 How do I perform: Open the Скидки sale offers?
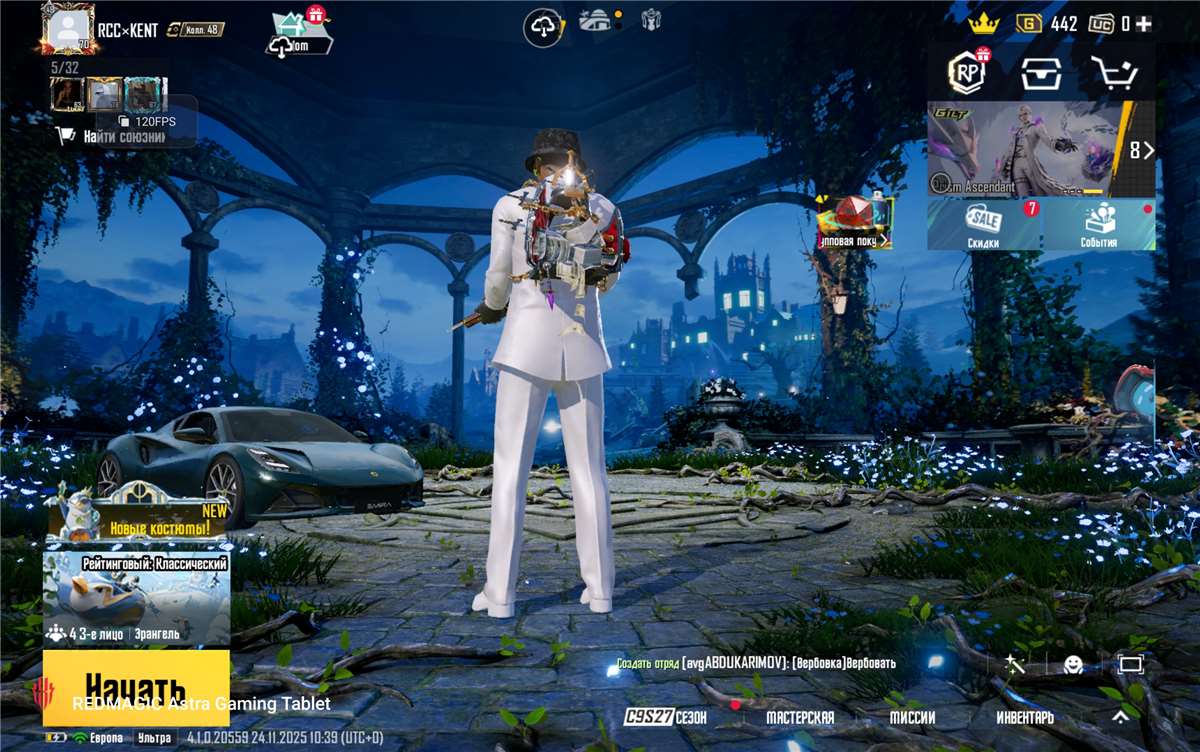click(x=984, y=225)
